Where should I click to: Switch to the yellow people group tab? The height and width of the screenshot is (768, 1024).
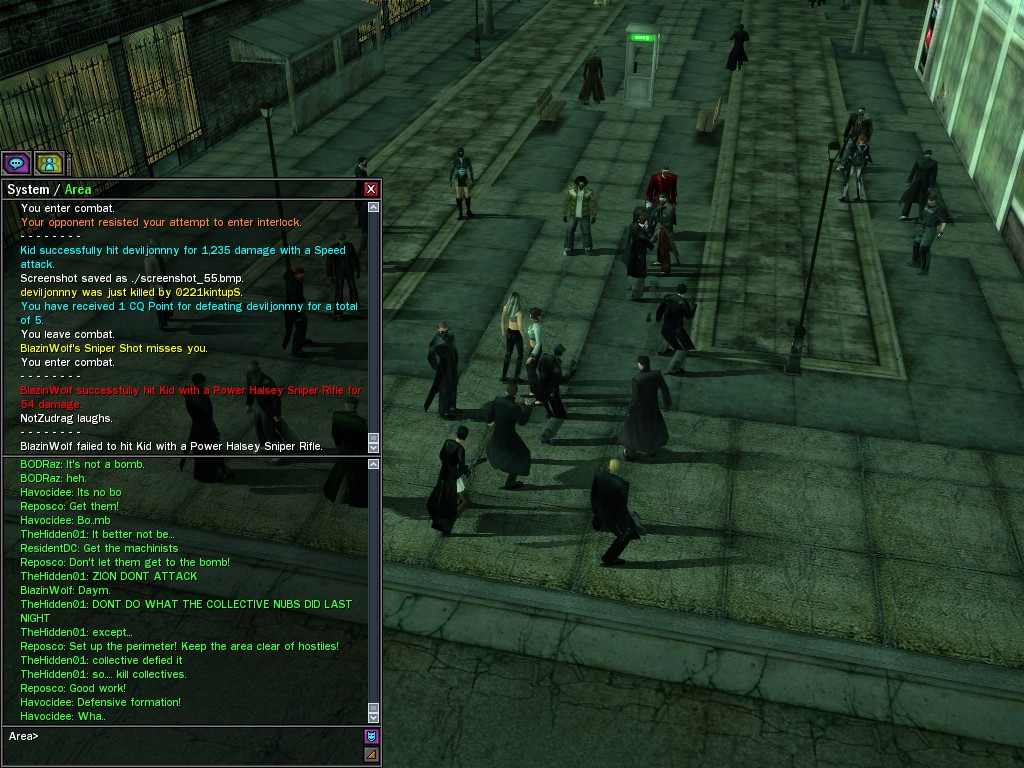[48, 163]
